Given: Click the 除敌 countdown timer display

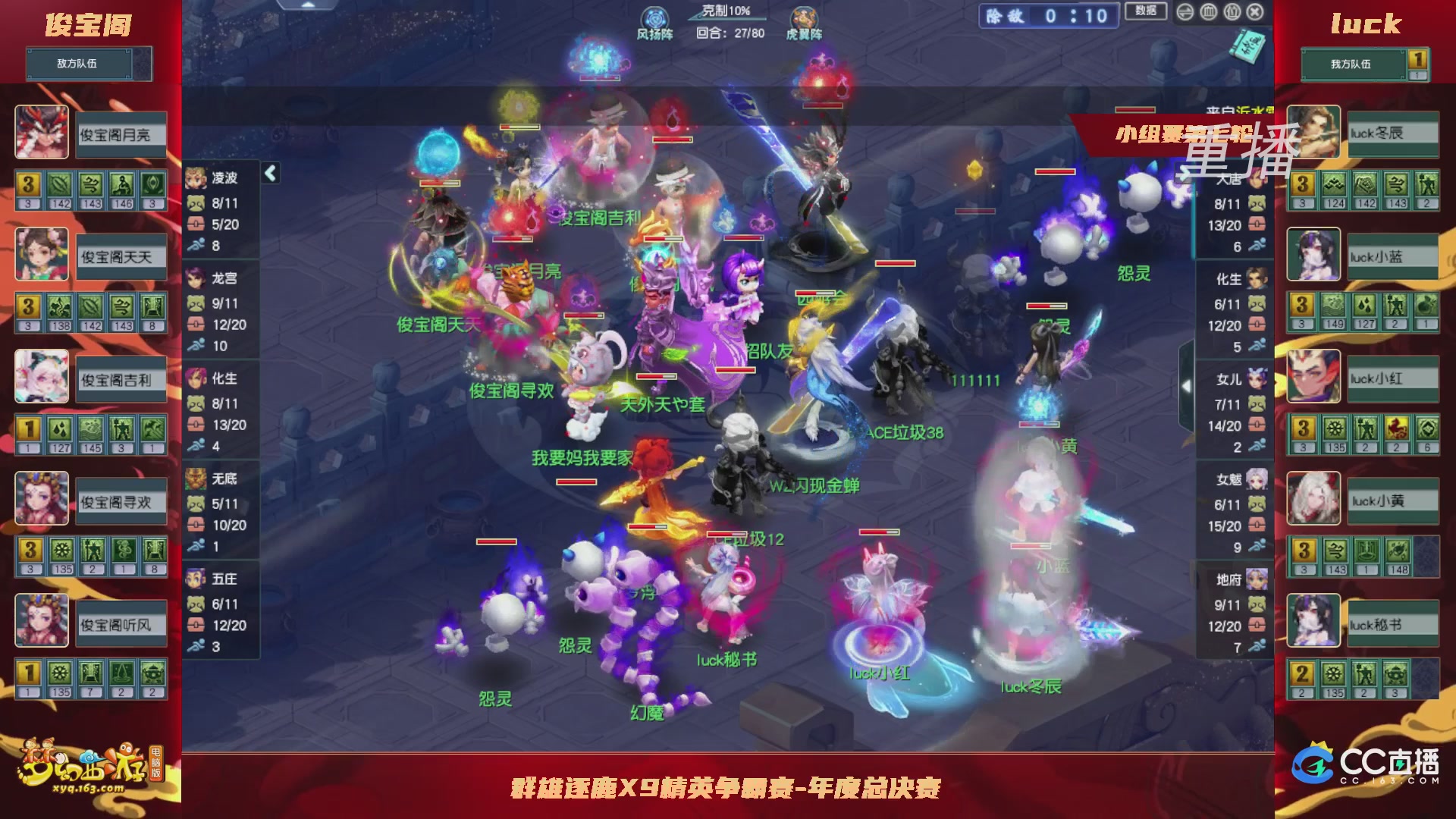Looking at the screenshot, I should click(1046, 14).
